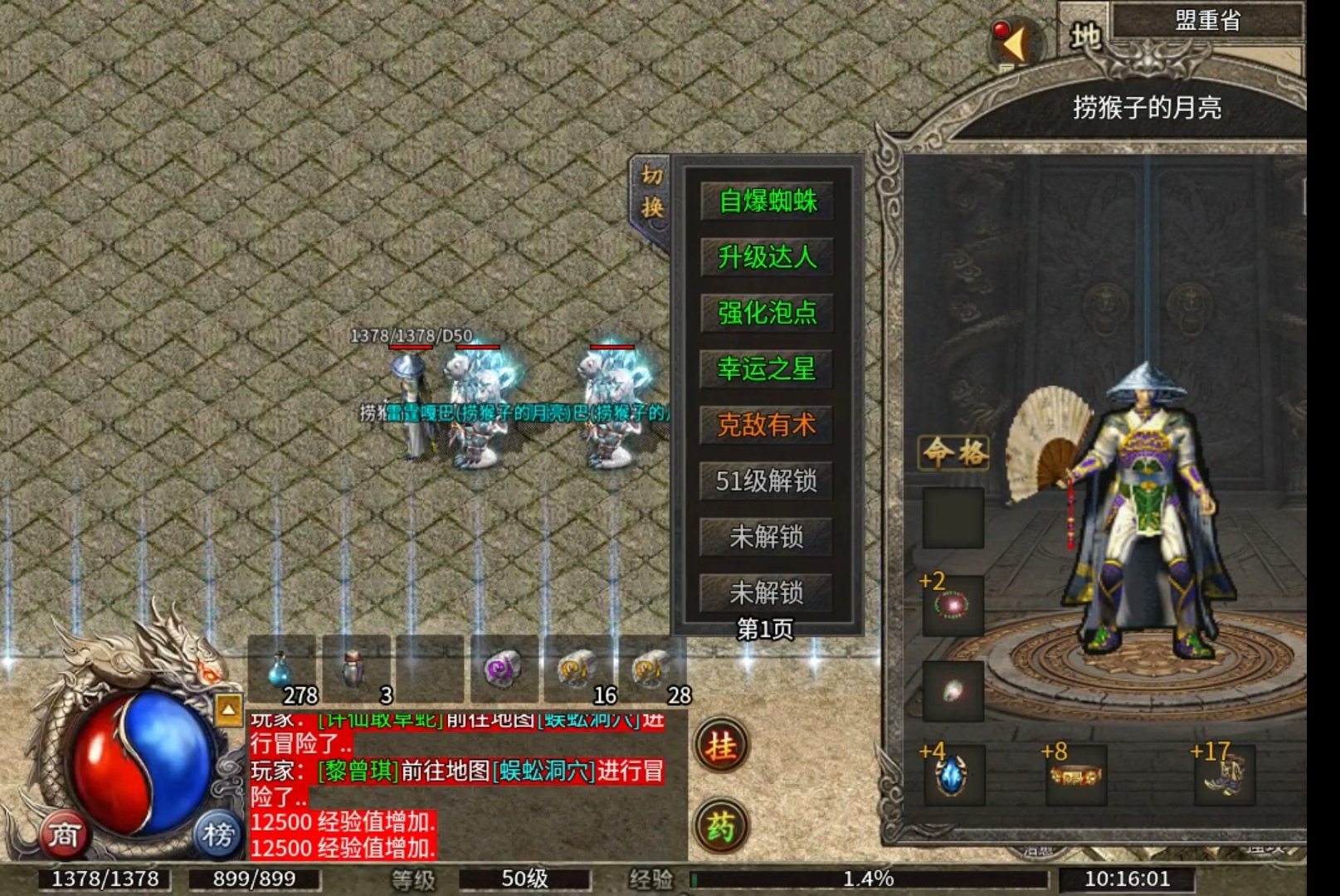1340x896 pixels.
Task: Select the +17 boots equipment slot
Action: (x=1225, y=775)
